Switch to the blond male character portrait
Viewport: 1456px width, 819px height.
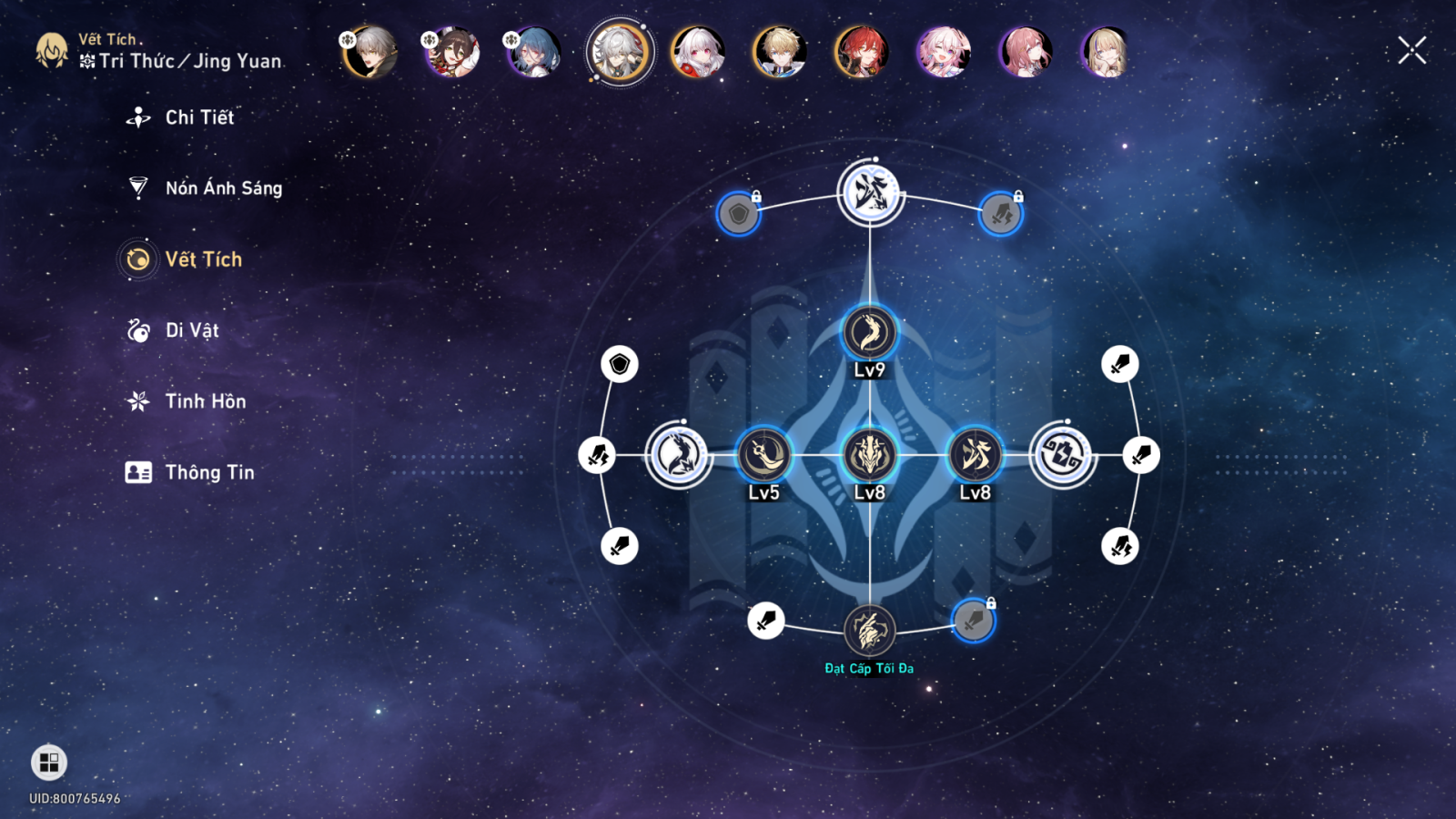780,52
